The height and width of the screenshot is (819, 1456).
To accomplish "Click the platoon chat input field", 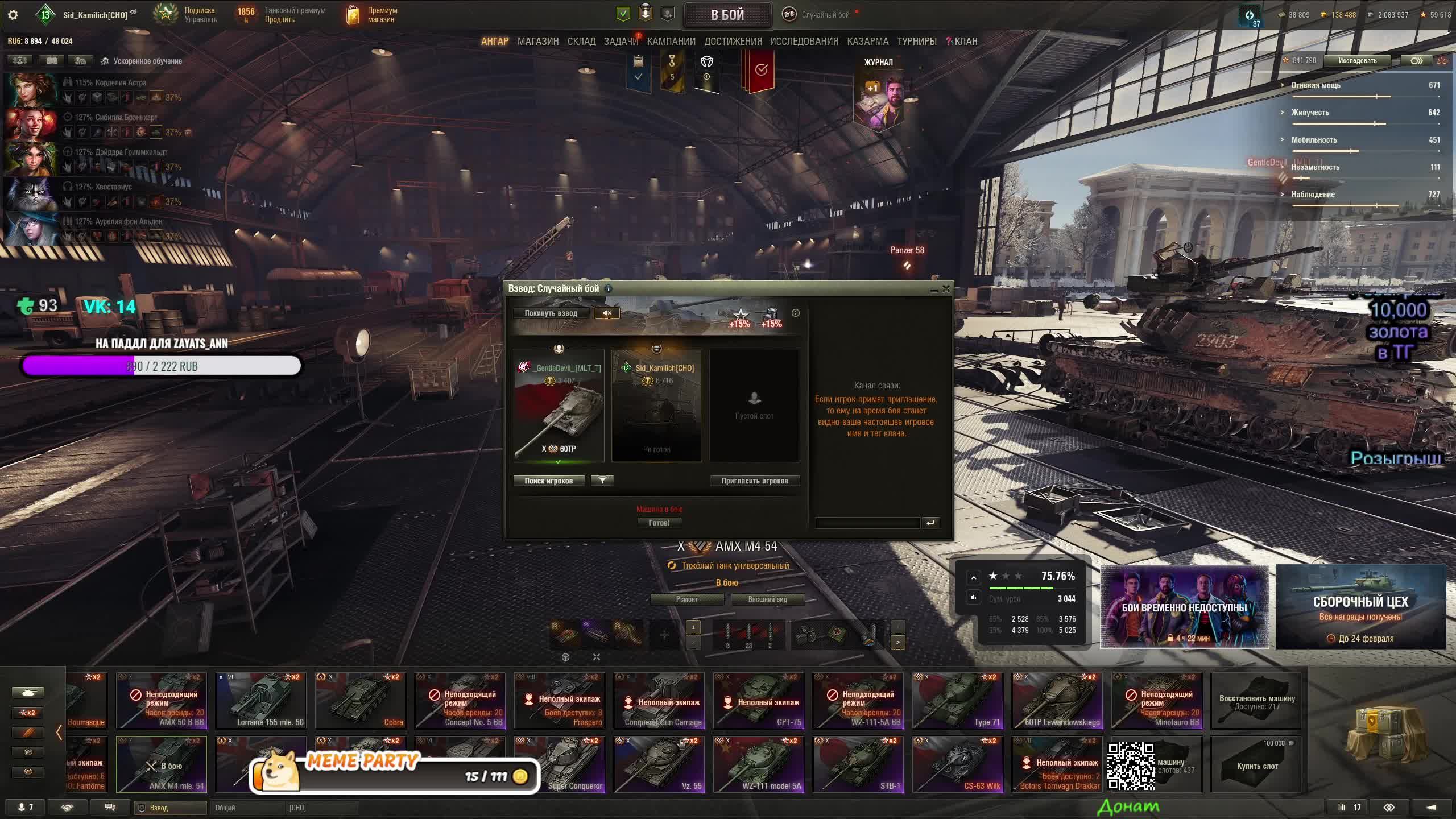I will tap(867, 523).
